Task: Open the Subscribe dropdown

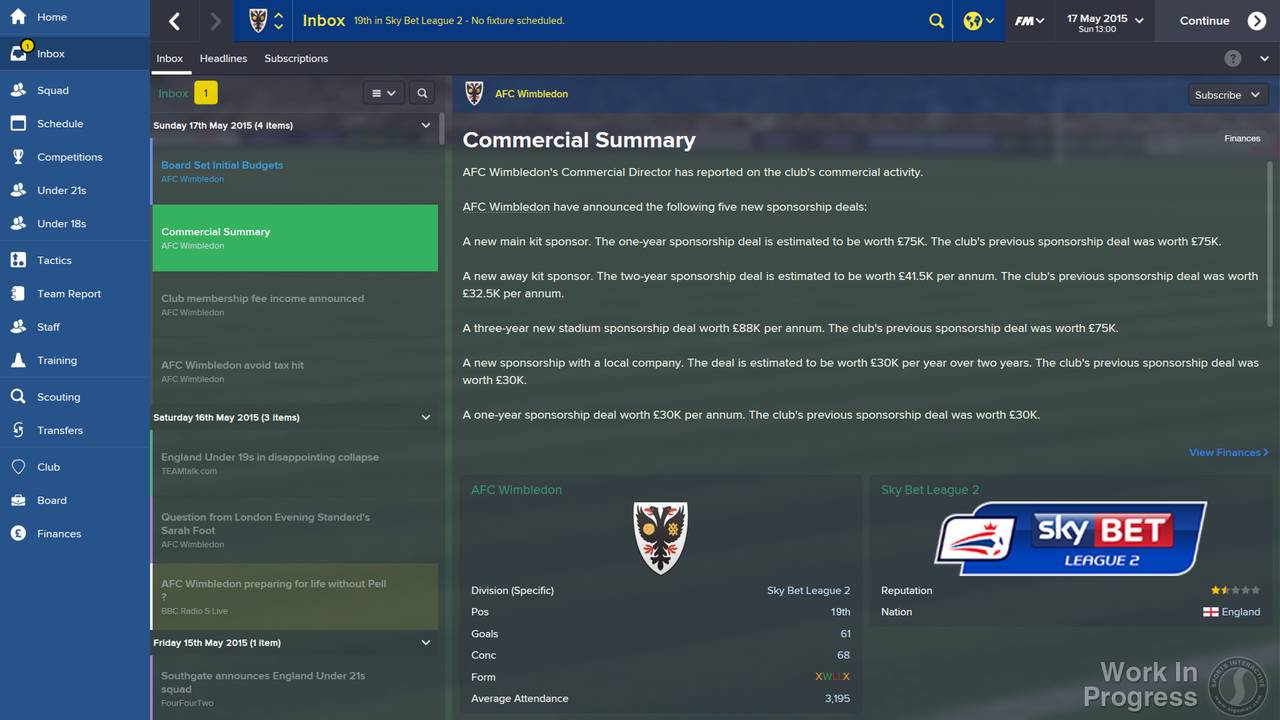Action: tap(1227, 94)
